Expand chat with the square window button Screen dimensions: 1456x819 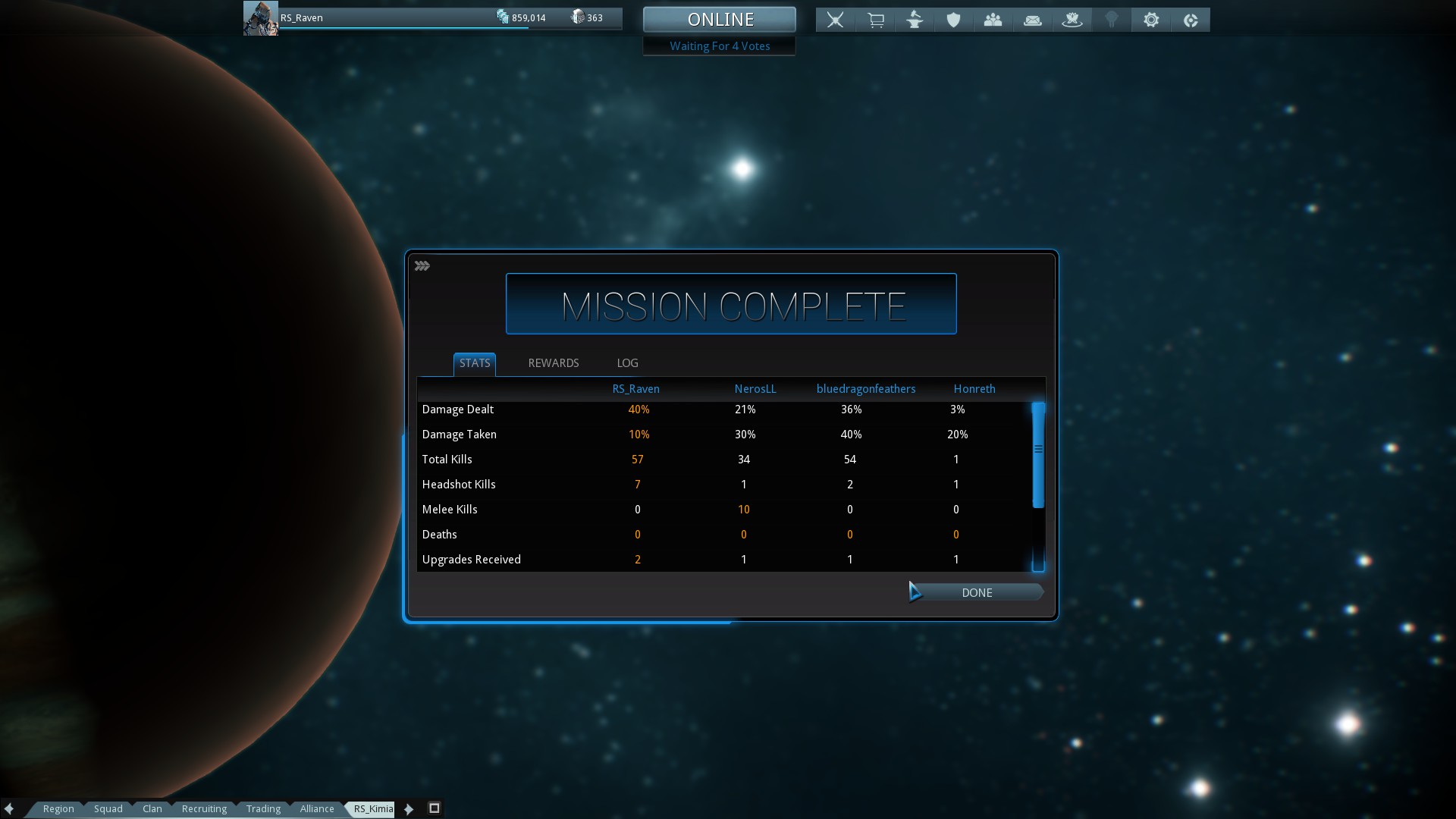[x=435, y=808]
